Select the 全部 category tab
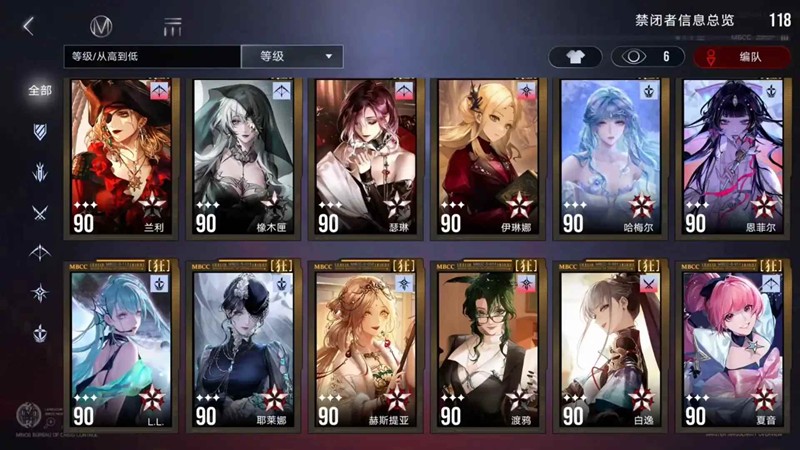The image size is (800, 450). click(x=40, y=90)
